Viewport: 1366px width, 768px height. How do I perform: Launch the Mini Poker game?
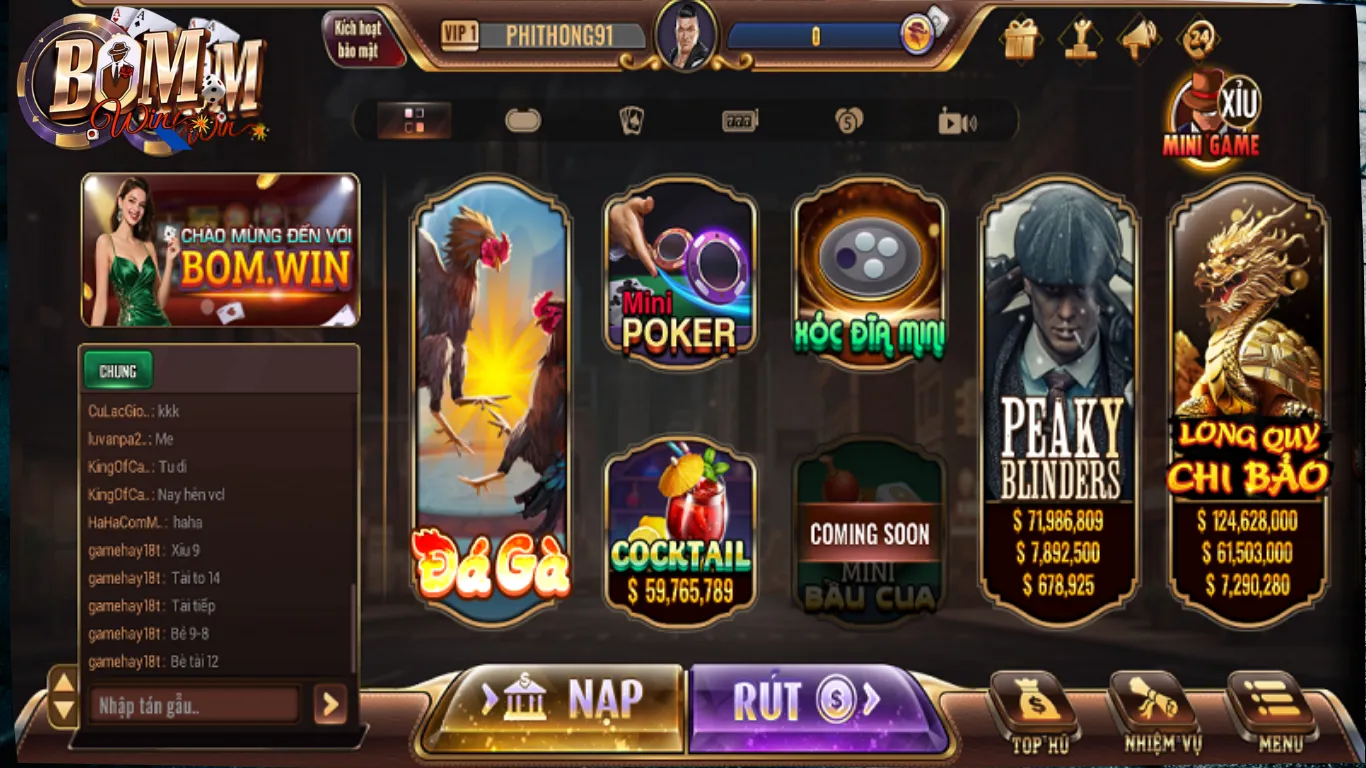[680, 275]
